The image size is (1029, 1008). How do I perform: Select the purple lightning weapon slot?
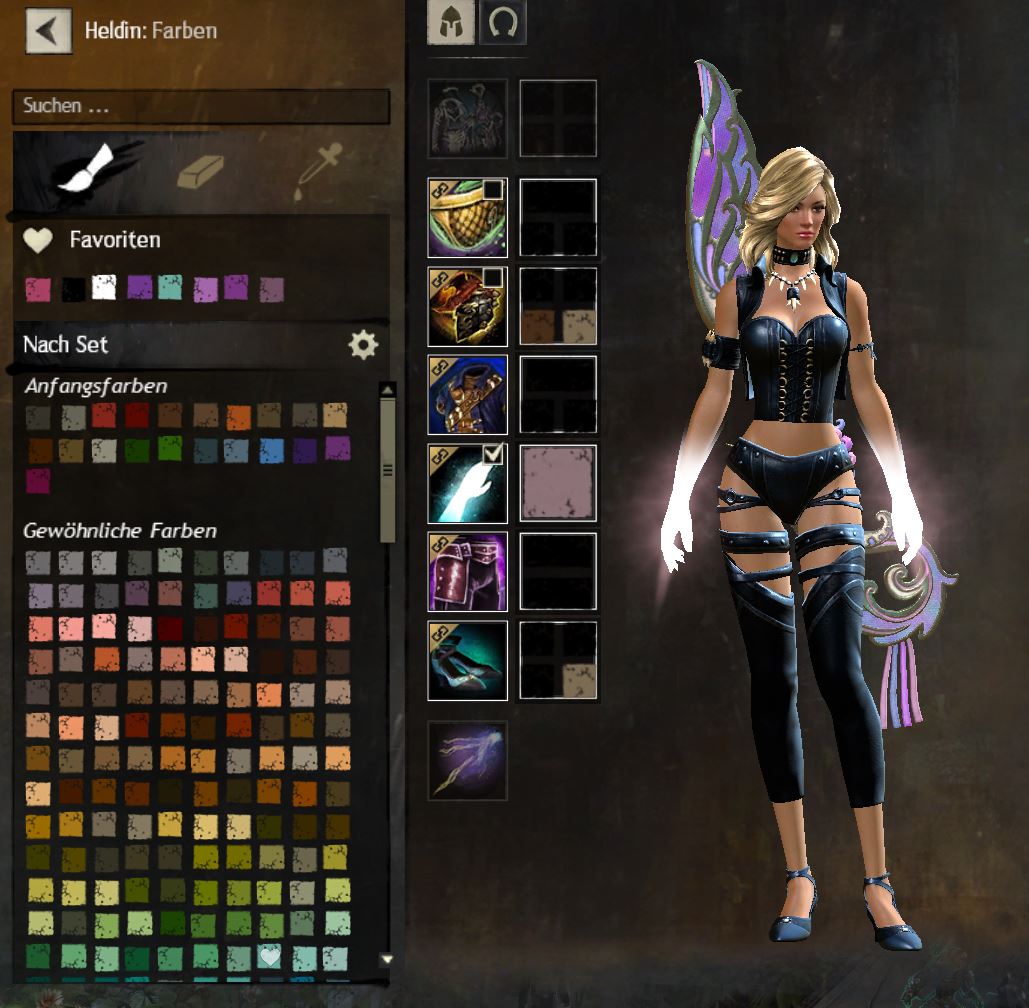[467, 760]
